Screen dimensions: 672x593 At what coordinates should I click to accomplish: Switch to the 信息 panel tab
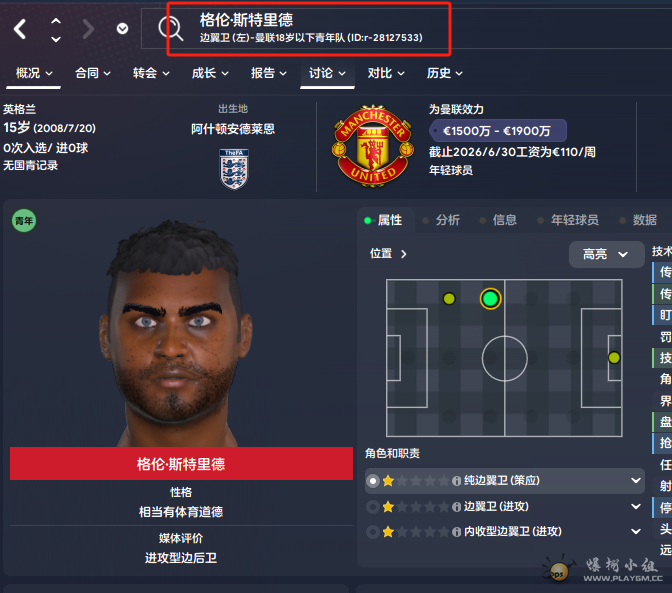point(504,220)
